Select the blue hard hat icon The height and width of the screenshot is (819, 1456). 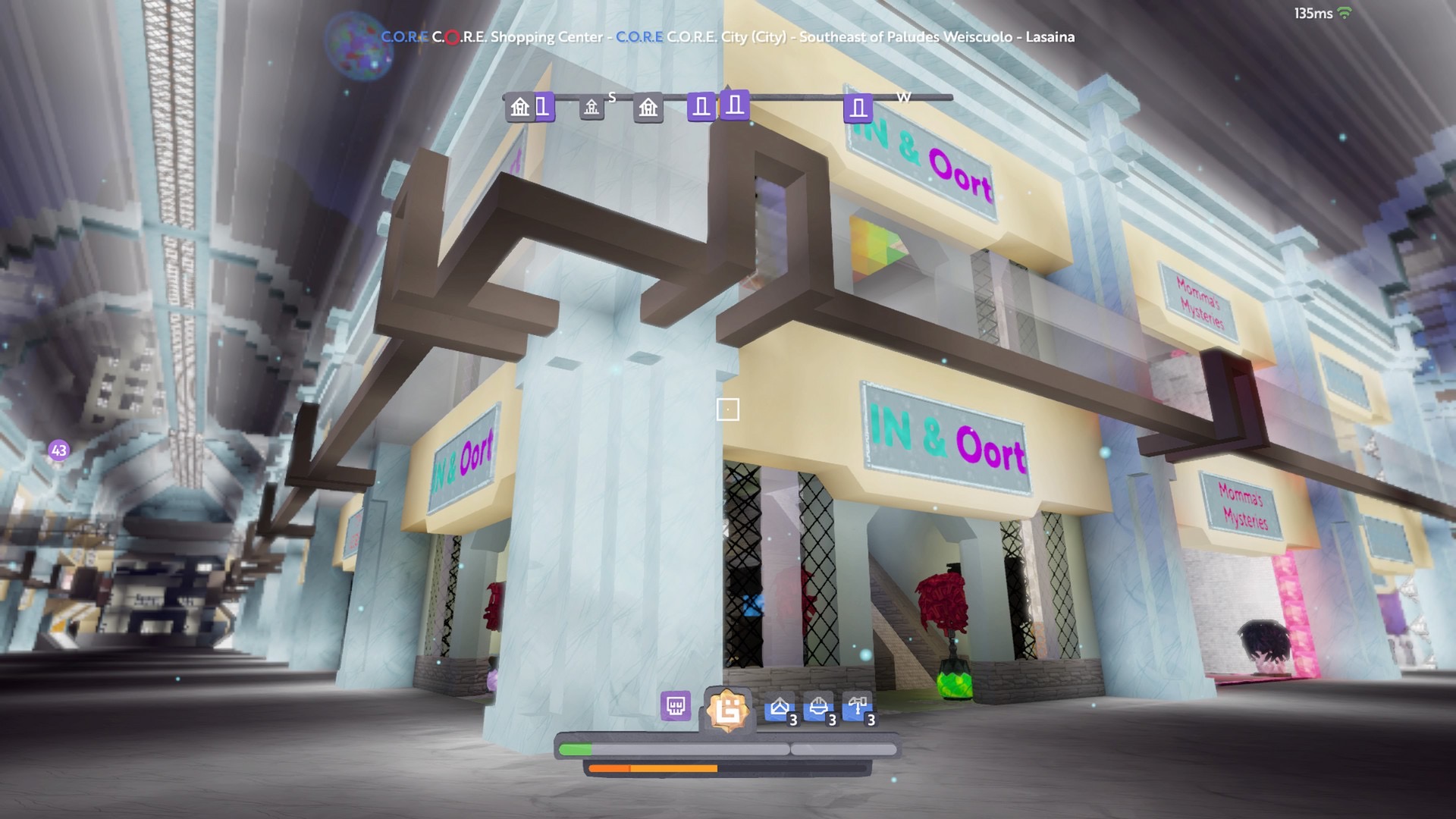(817, 708)
